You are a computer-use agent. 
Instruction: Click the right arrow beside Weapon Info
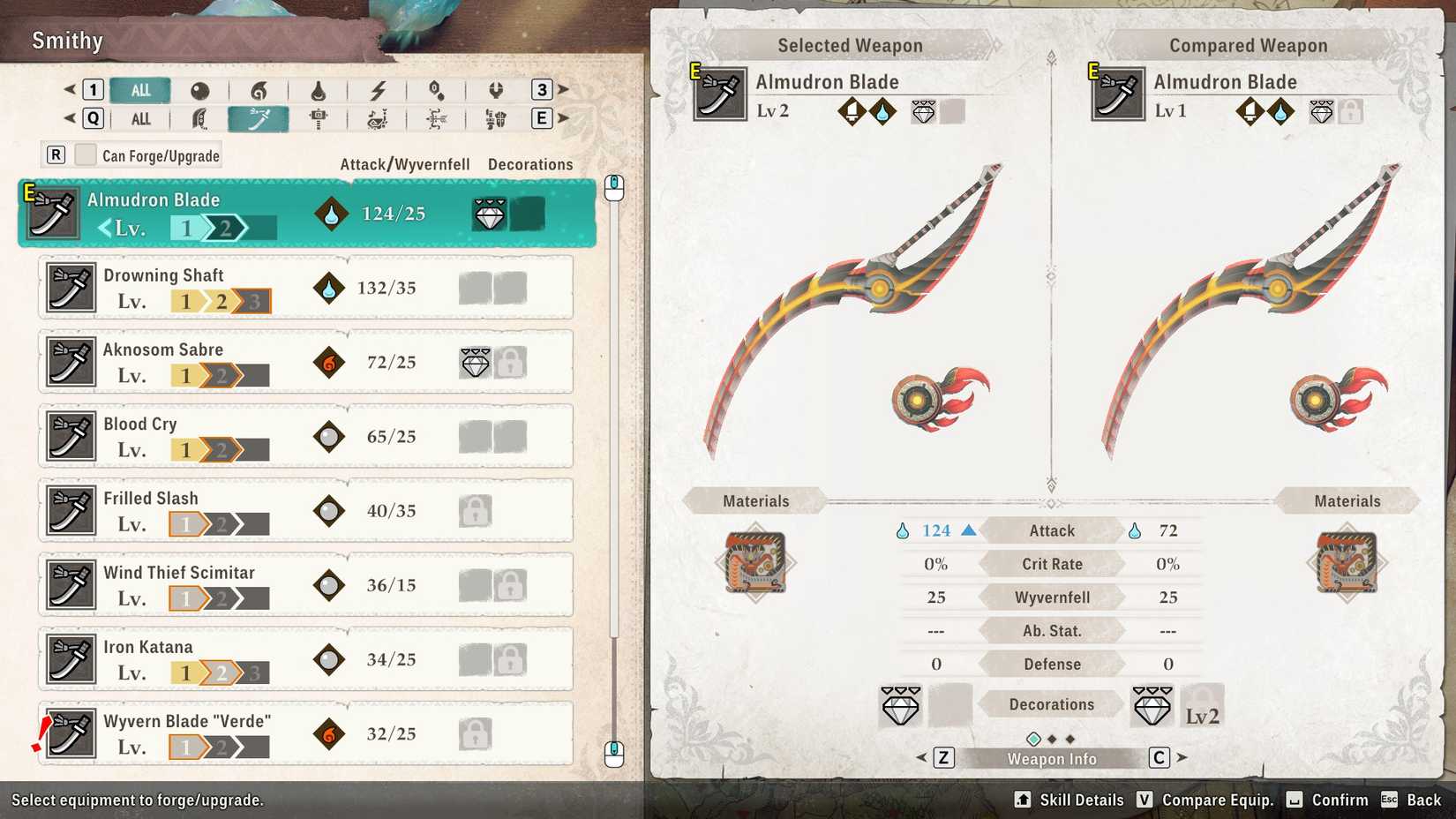[x=1182, y=758]
